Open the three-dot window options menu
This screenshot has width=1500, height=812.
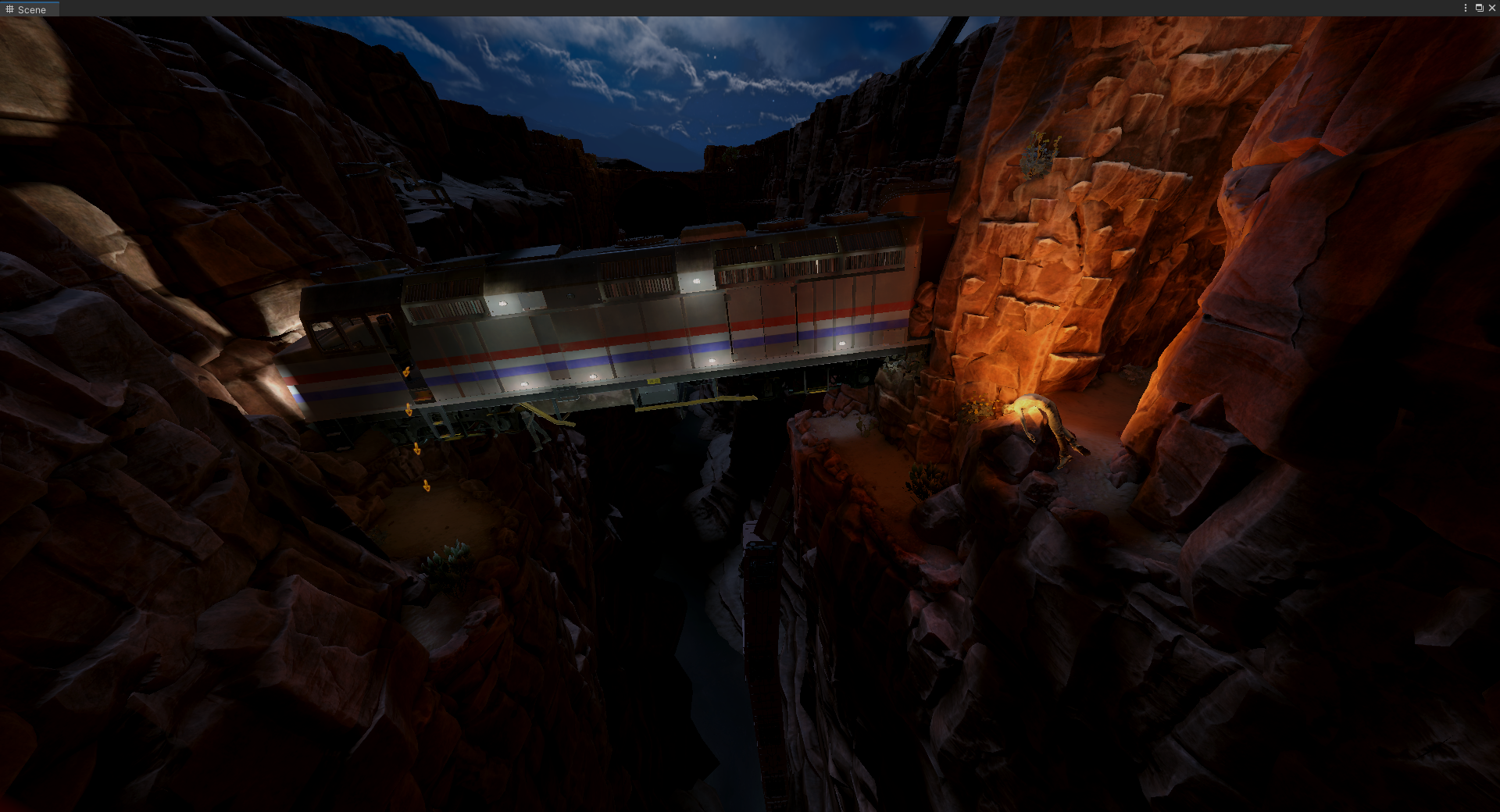[x=1466, y=8]
